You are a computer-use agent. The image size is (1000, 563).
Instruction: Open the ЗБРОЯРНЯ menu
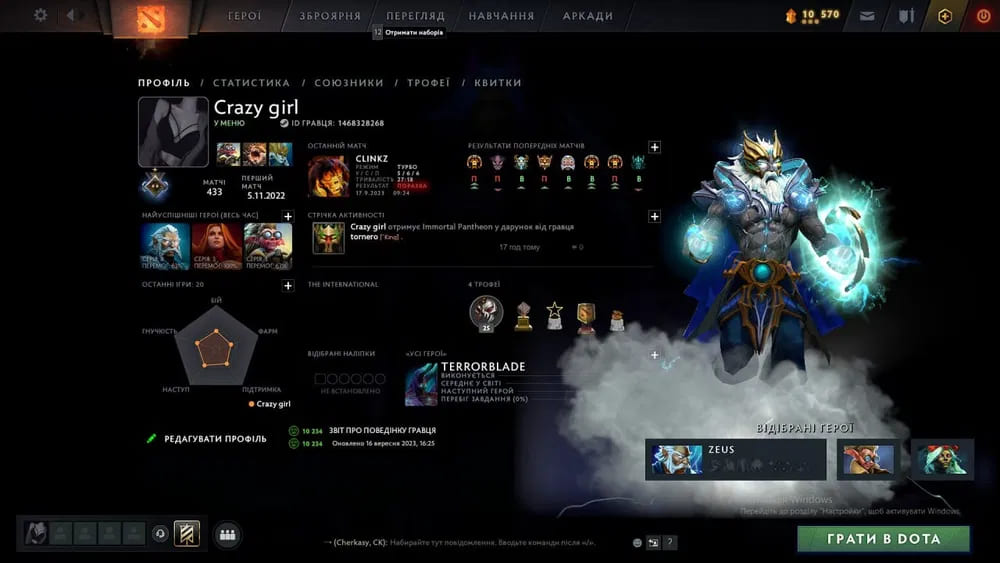pyautogui.click(x=330, y=16)
